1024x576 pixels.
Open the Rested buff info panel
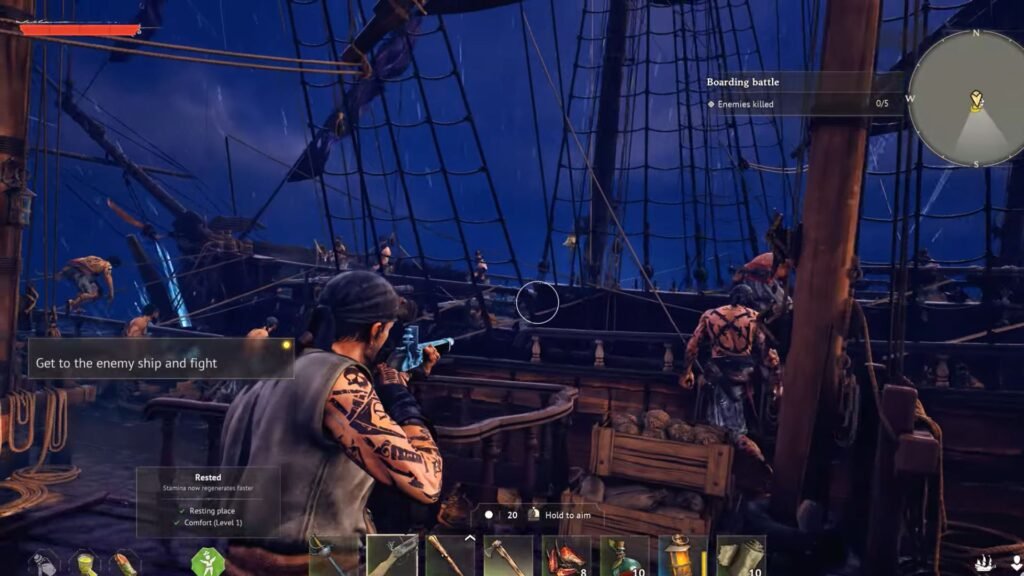coord(208,501)
